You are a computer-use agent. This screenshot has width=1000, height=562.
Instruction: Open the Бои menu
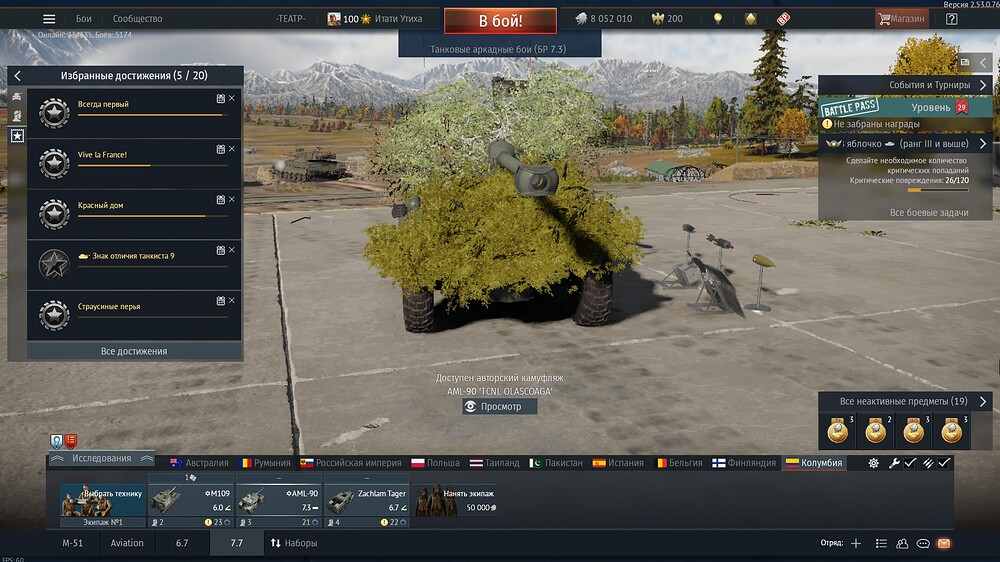(x=84, y=19)
